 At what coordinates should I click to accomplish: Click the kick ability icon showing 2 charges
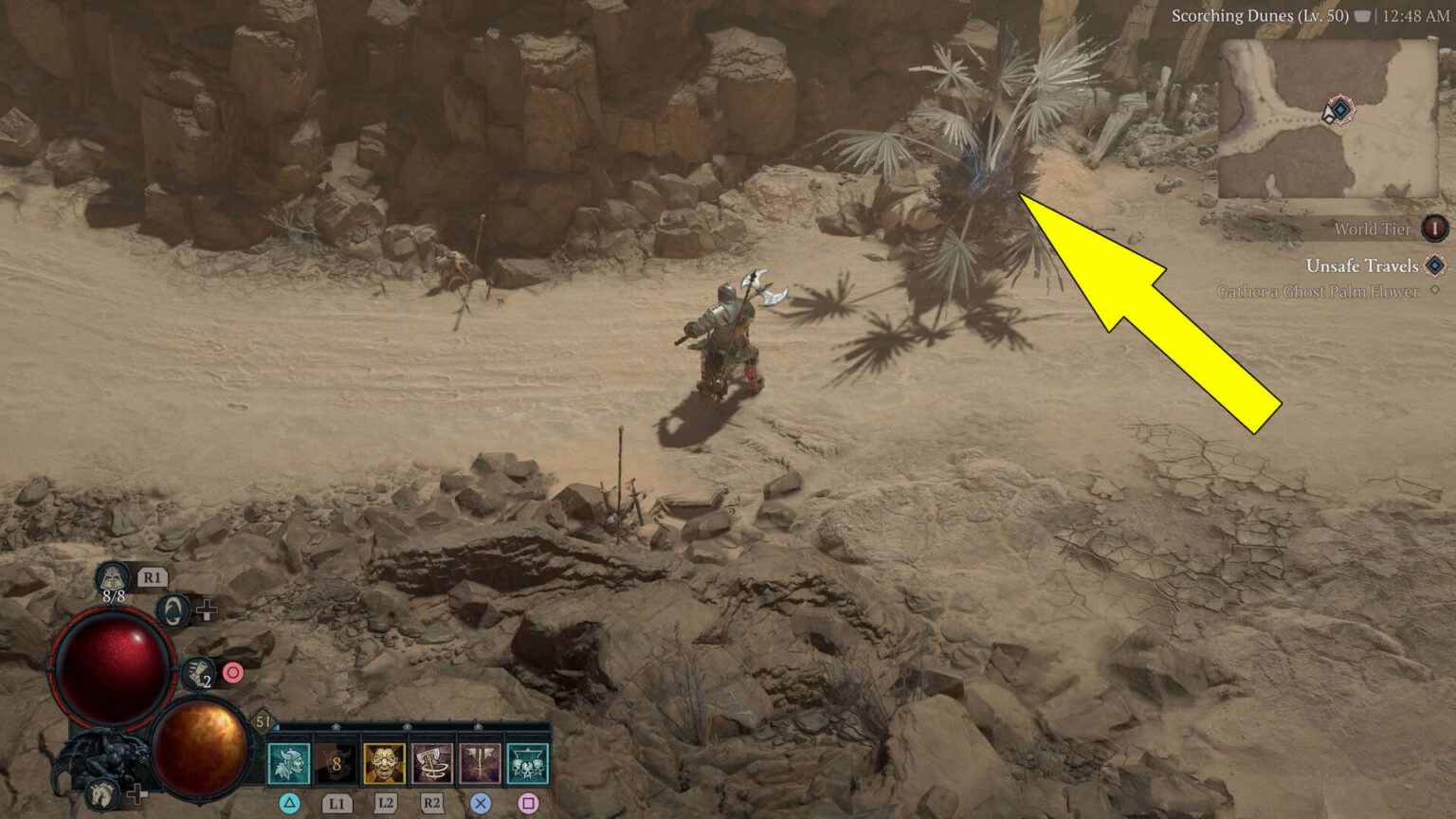coord(198,673)
